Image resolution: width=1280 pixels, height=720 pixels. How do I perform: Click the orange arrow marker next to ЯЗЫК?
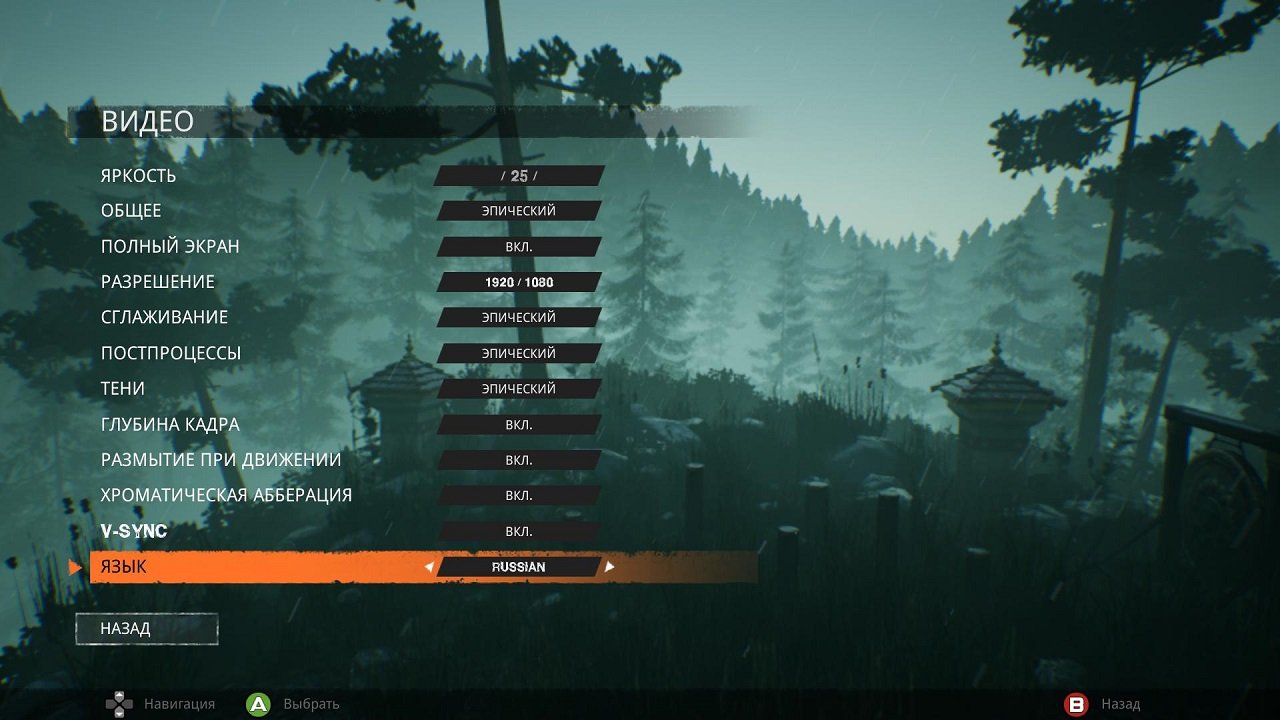coord(72,566)
